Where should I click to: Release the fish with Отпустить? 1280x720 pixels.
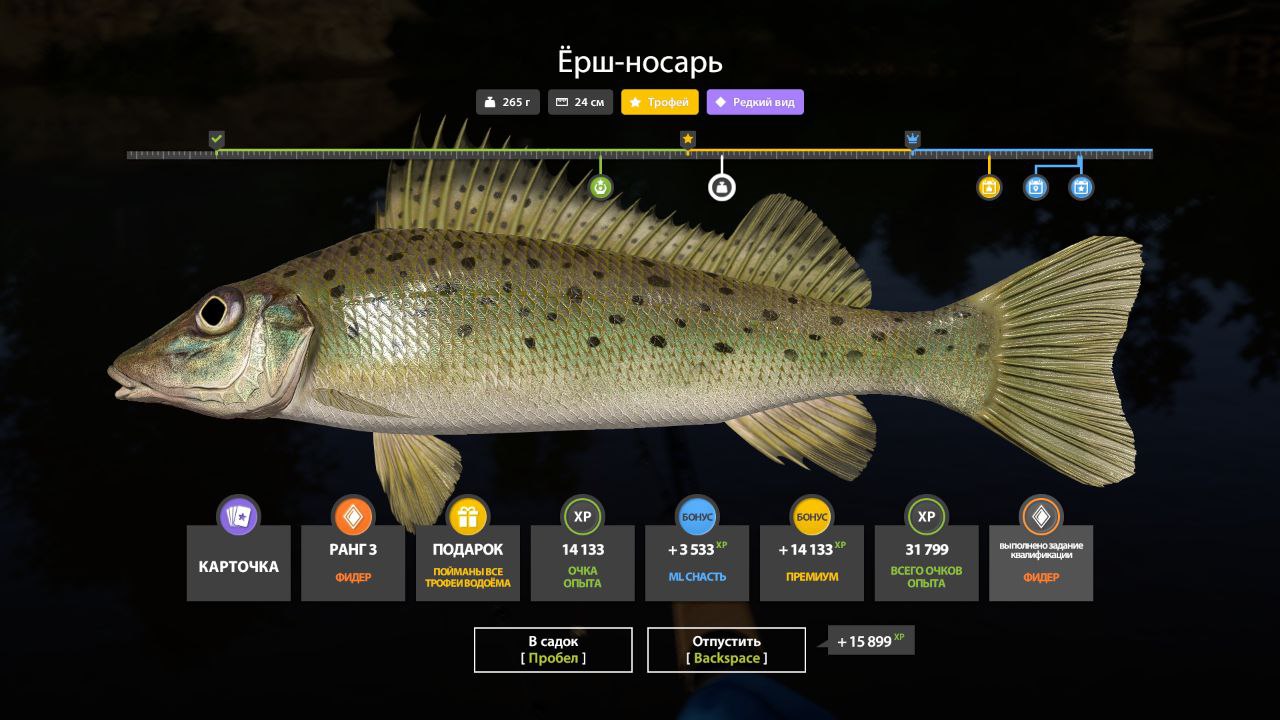click(x=726, y=650)
